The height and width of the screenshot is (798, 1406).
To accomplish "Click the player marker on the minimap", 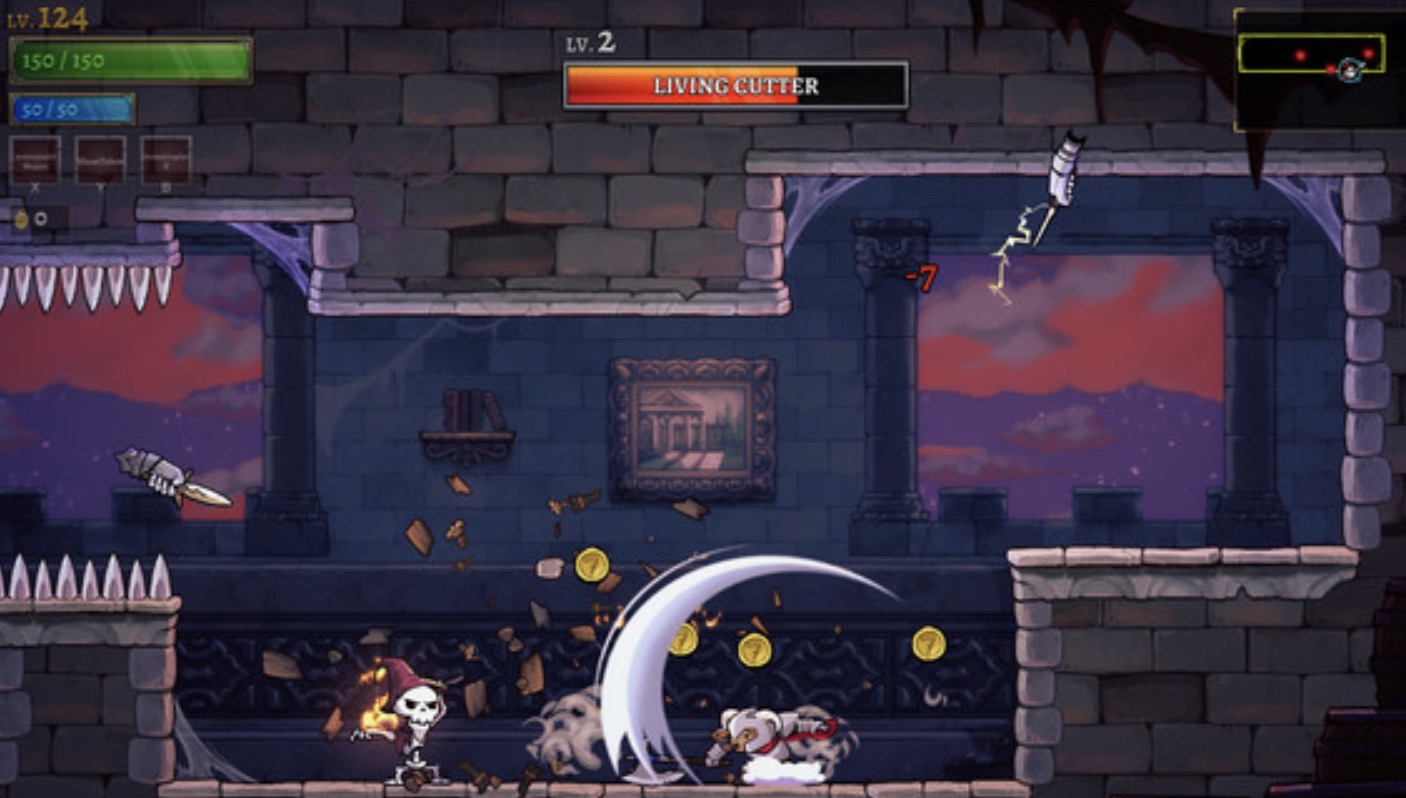I will [1351, 68].
